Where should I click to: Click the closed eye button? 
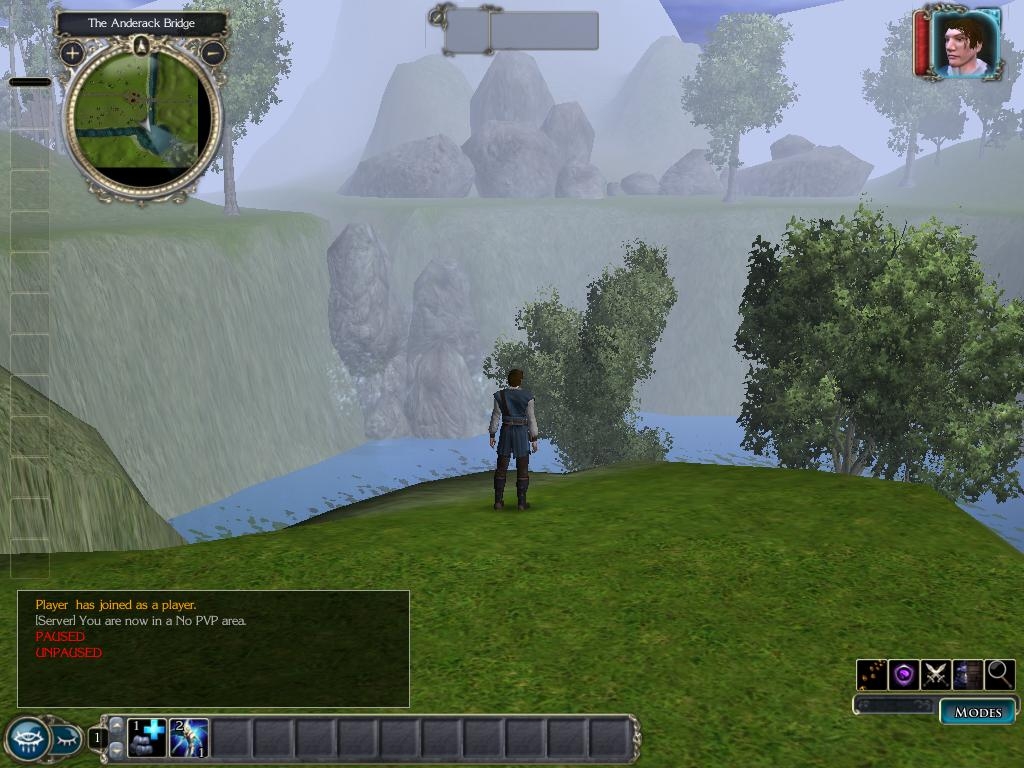click(66, 740)
